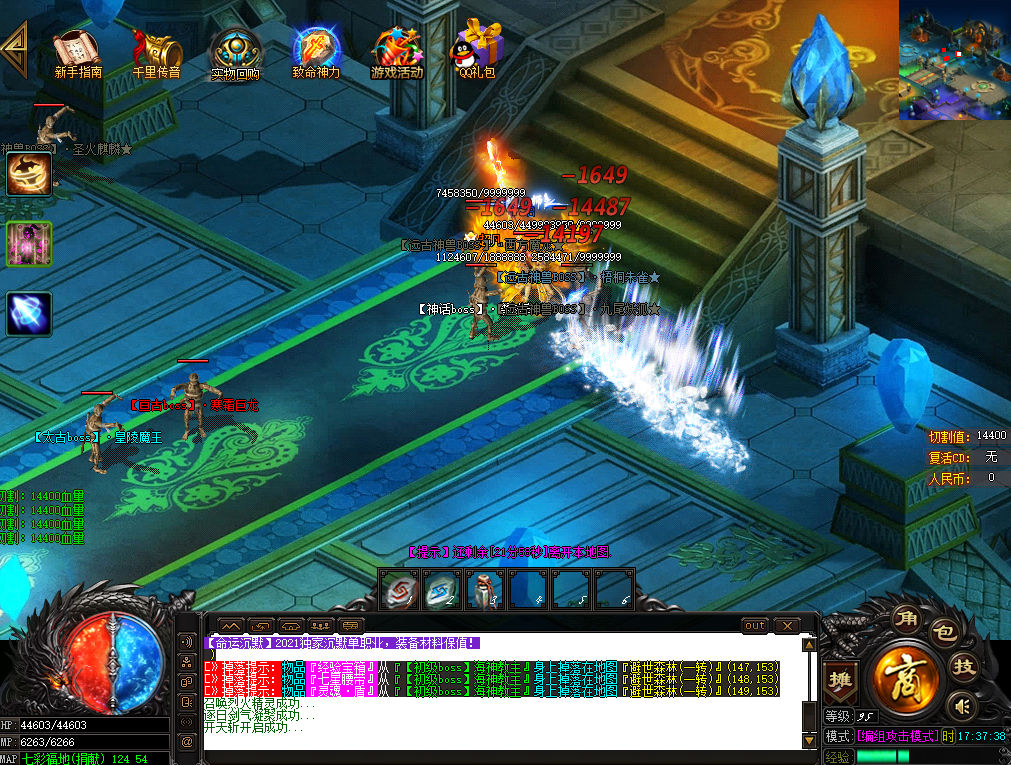Image resolution: width=1011 pixels, height=765 pixels.
Task: Use the blue rune stone in hotbar slot 2
Action: pos(443,589)
